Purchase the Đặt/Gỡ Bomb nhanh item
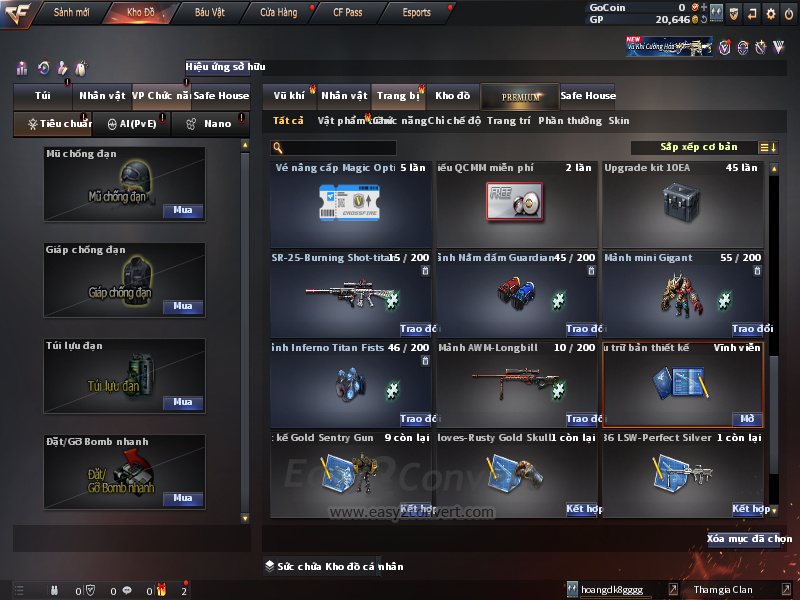The height and width of the screenshot is (600, 800). (183, 498)
